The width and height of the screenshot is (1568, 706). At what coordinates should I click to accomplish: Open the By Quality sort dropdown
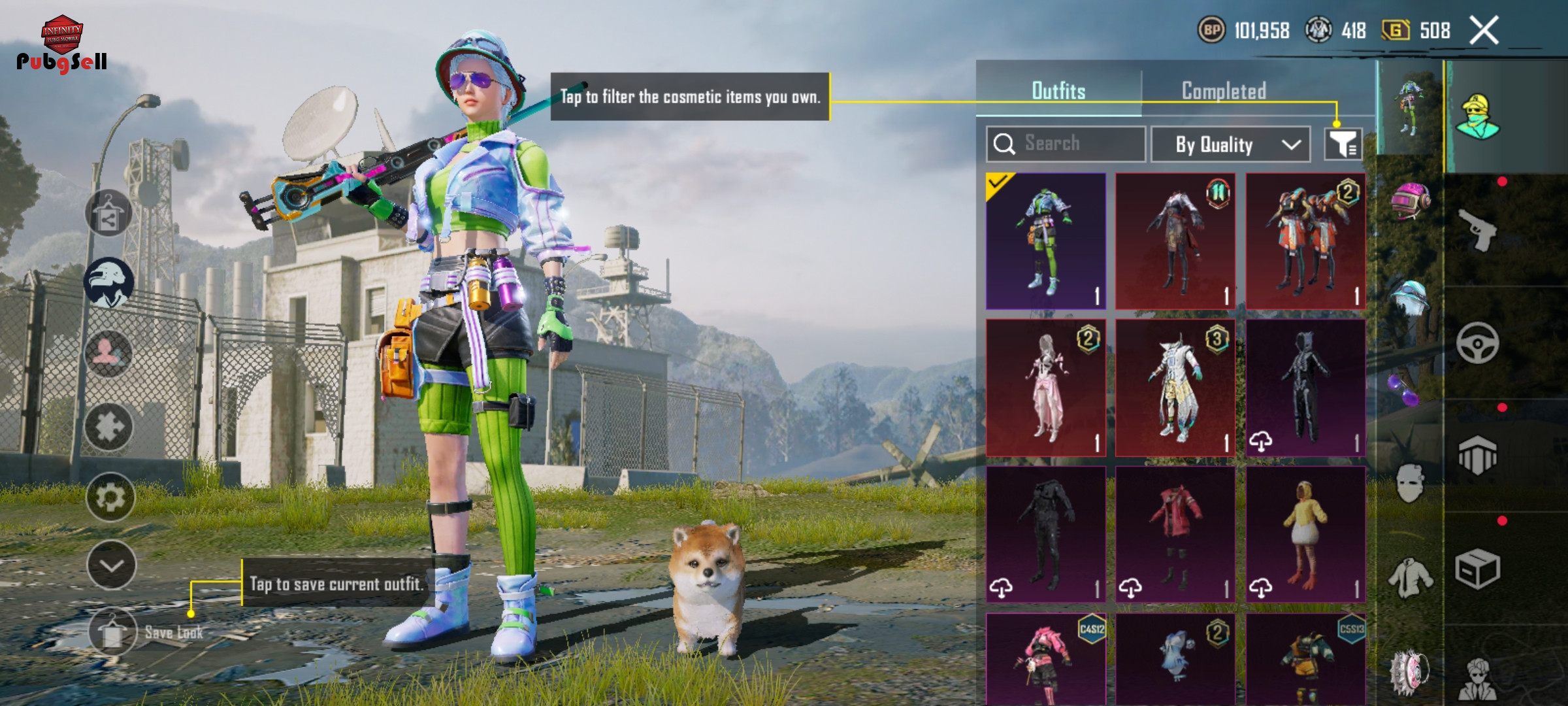[x=1230, y=144]
